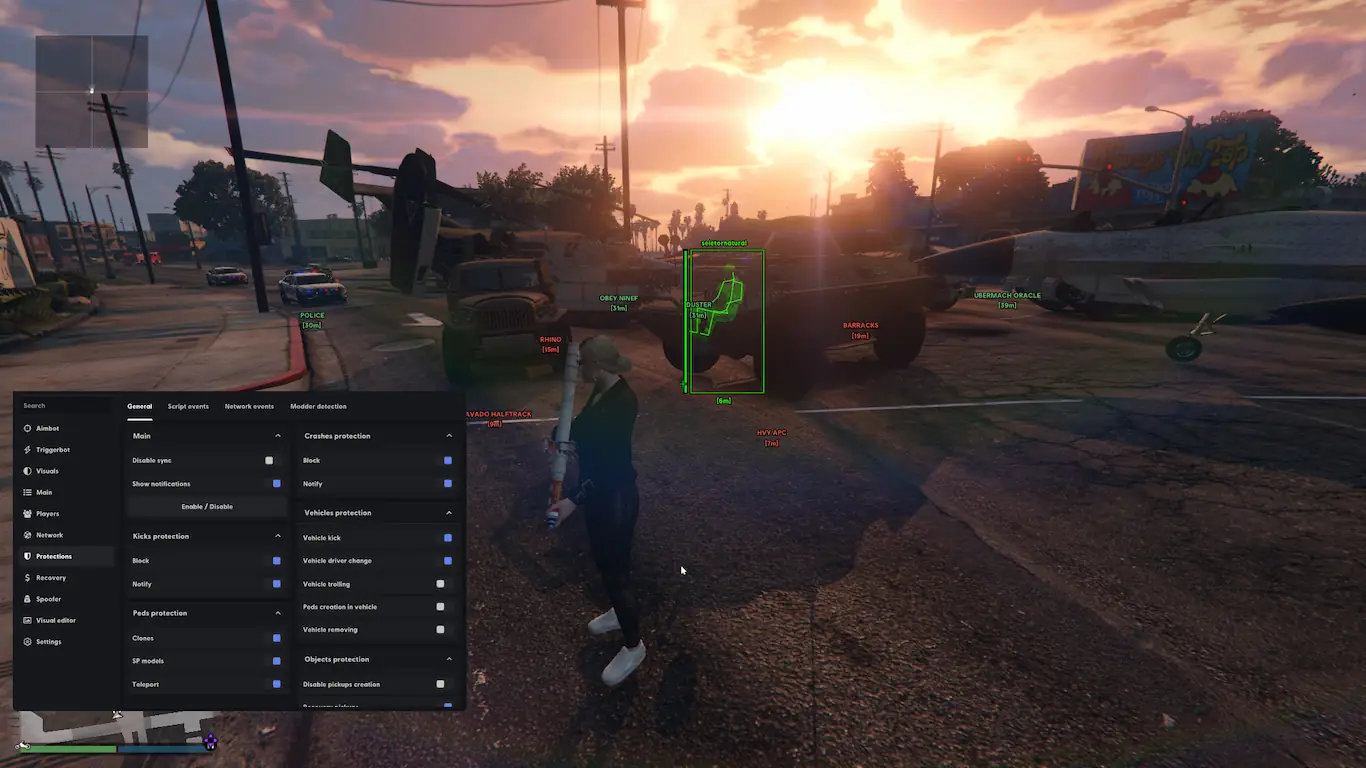Screen dimensions: 1366x768
Task: Collapse the Vehicles protection section
Action: [449, 513]
